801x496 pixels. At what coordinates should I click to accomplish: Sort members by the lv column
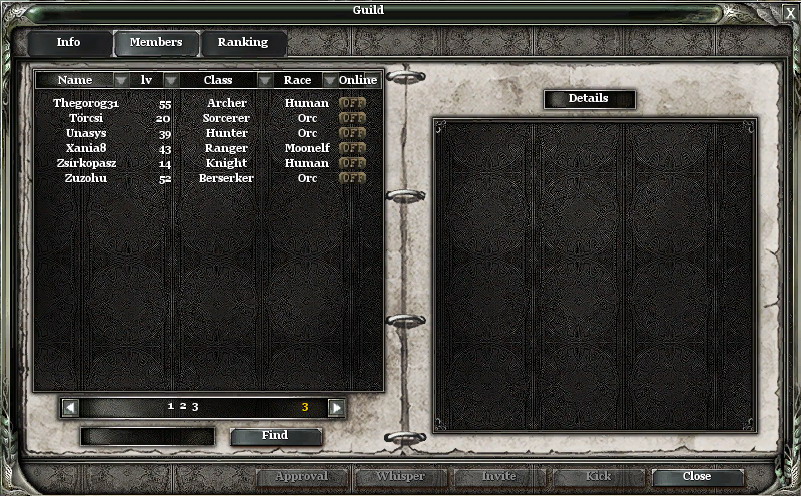(147, 80)
